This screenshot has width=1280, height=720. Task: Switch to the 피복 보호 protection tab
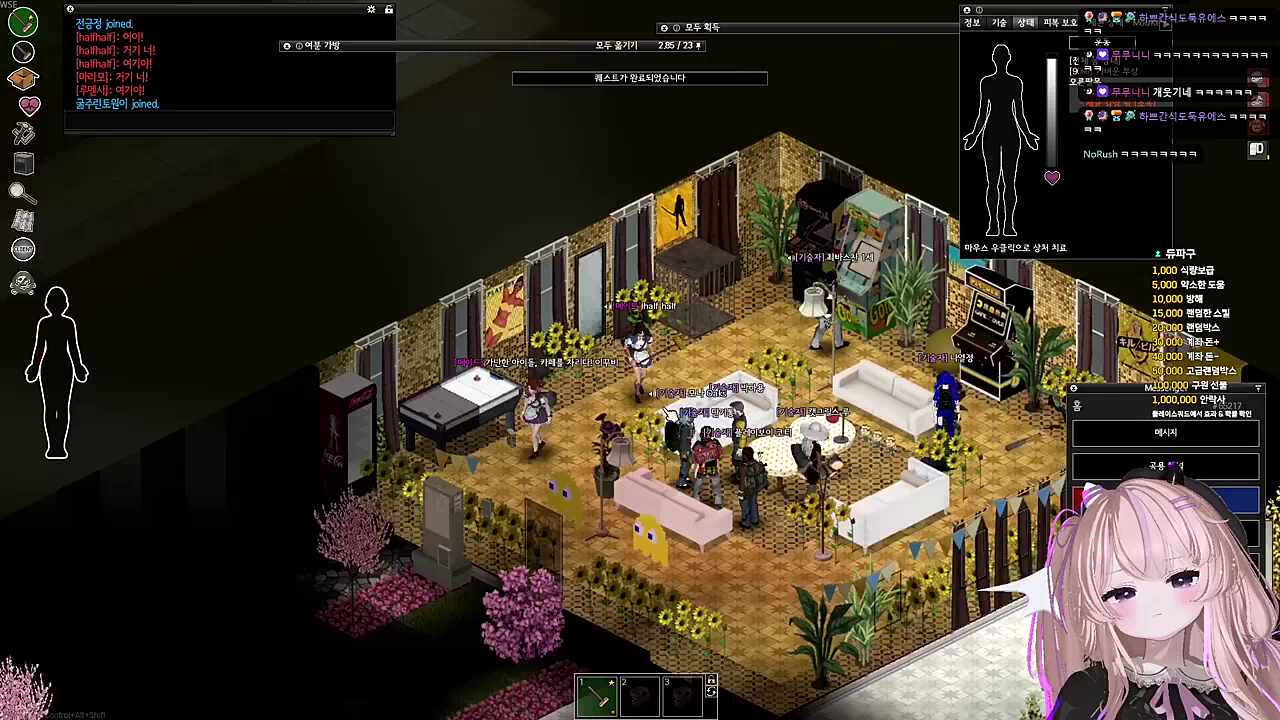coord(1060,23)
